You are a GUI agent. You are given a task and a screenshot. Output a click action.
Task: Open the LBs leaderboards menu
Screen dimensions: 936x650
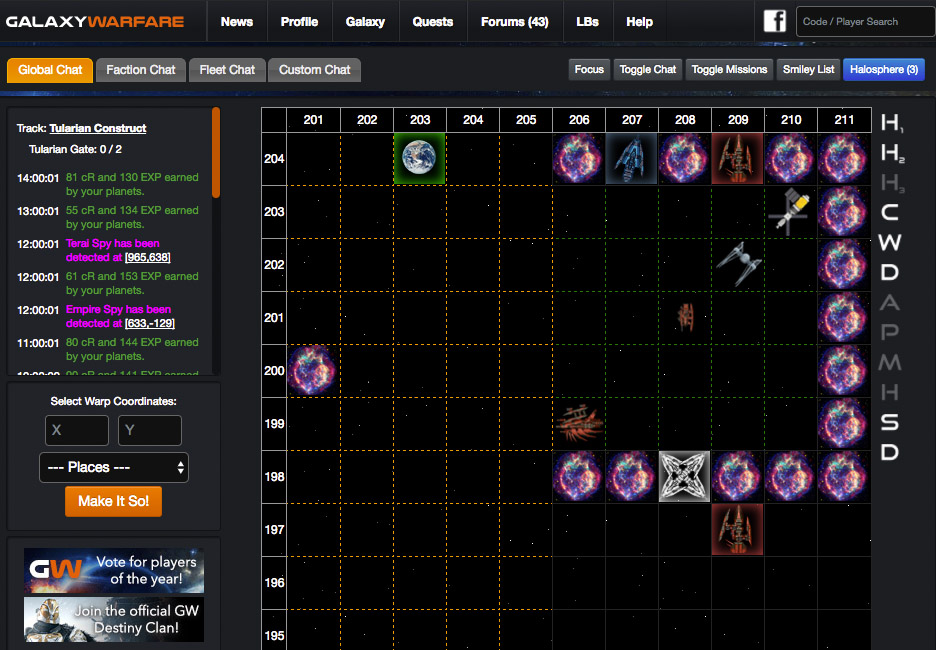coord(588,22)
